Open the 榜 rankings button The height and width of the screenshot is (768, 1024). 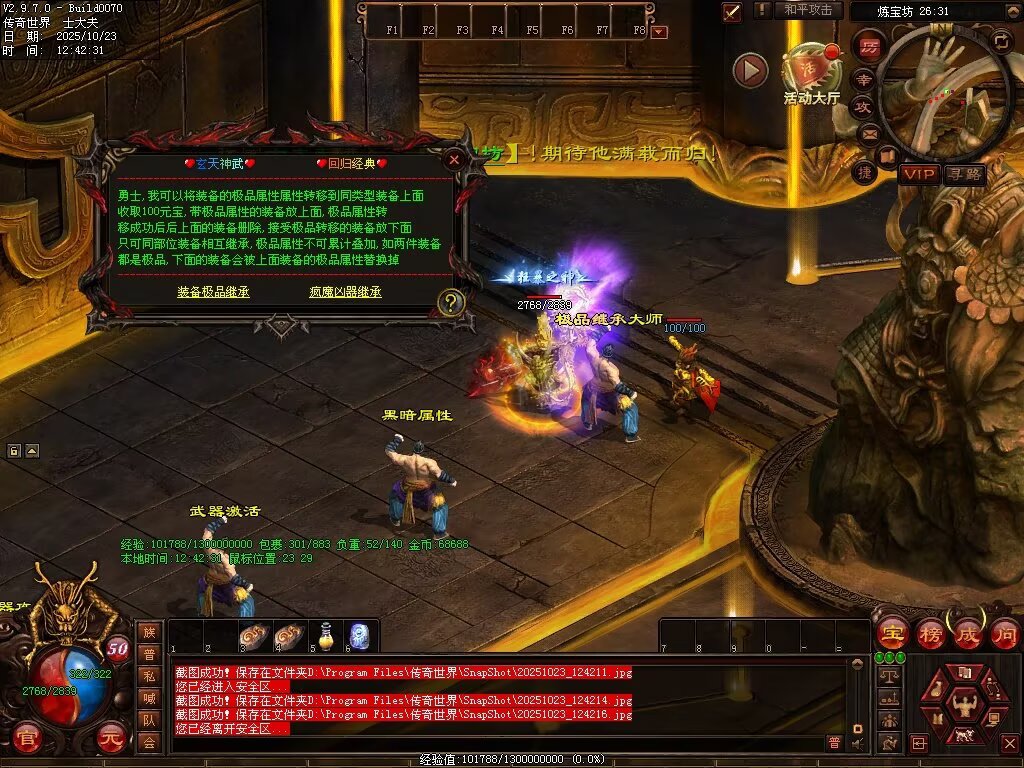pos(930,633)
